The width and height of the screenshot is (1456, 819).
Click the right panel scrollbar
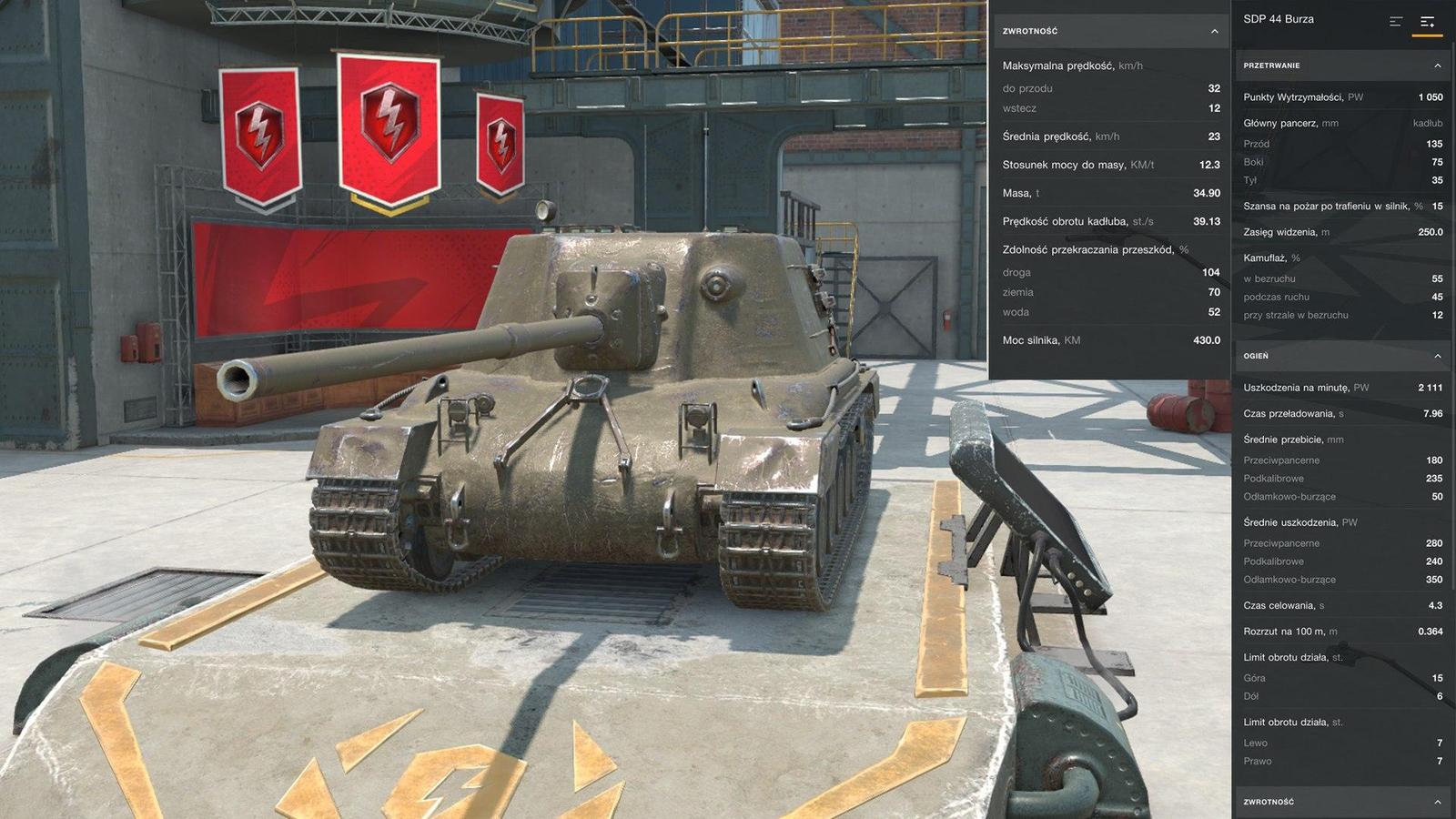click(1452, 273)
